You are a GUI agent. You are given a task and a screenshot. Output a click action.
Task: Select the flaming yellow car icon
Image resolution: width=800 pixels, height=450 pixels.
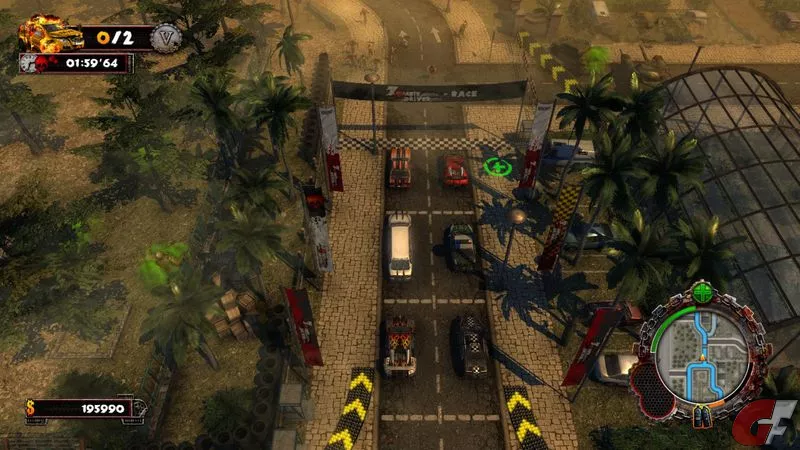click(x=51, y=33)
